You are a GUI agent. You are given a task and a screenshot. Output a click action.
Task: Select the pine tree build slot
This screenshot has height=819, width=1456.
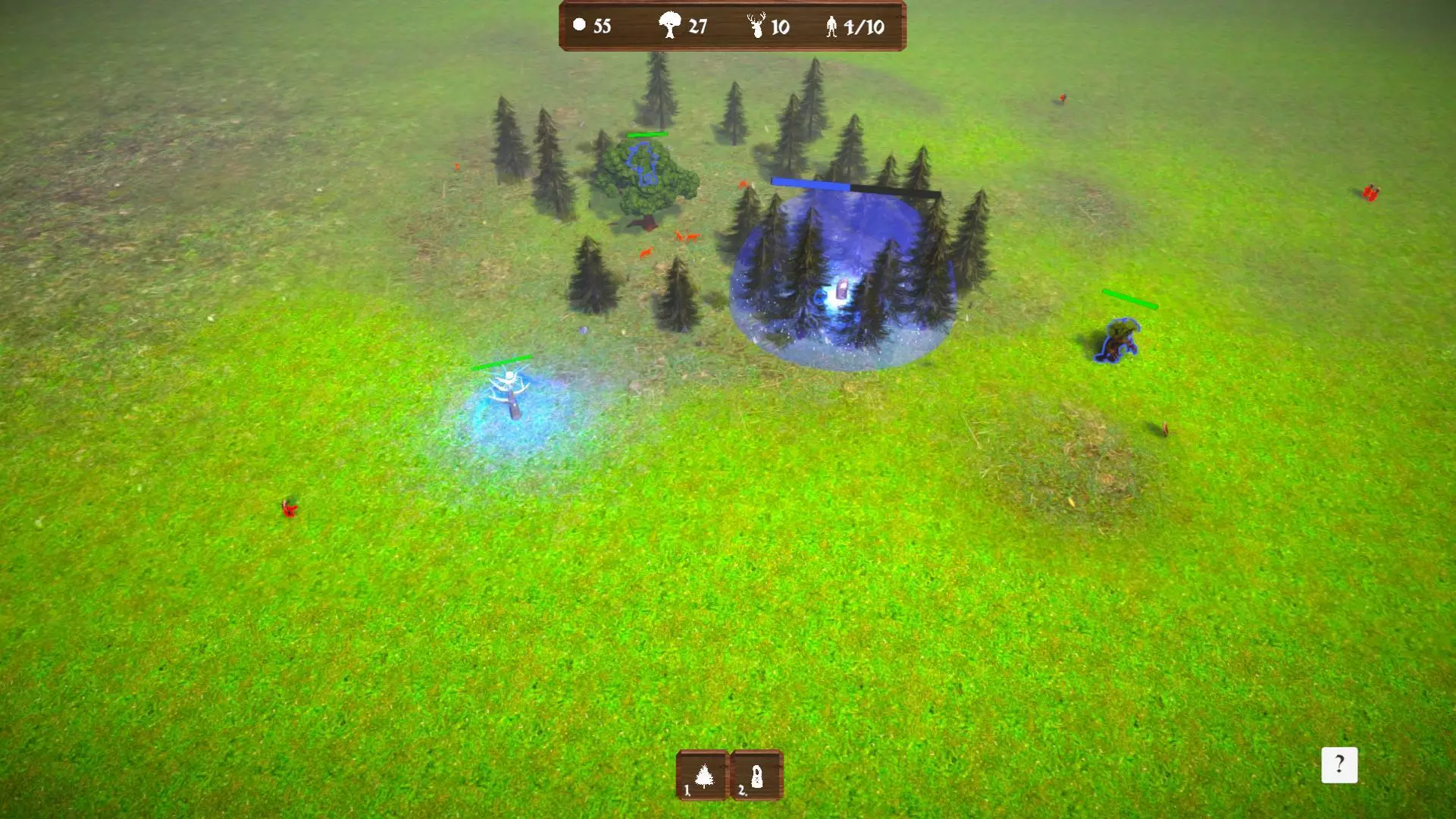702,776
